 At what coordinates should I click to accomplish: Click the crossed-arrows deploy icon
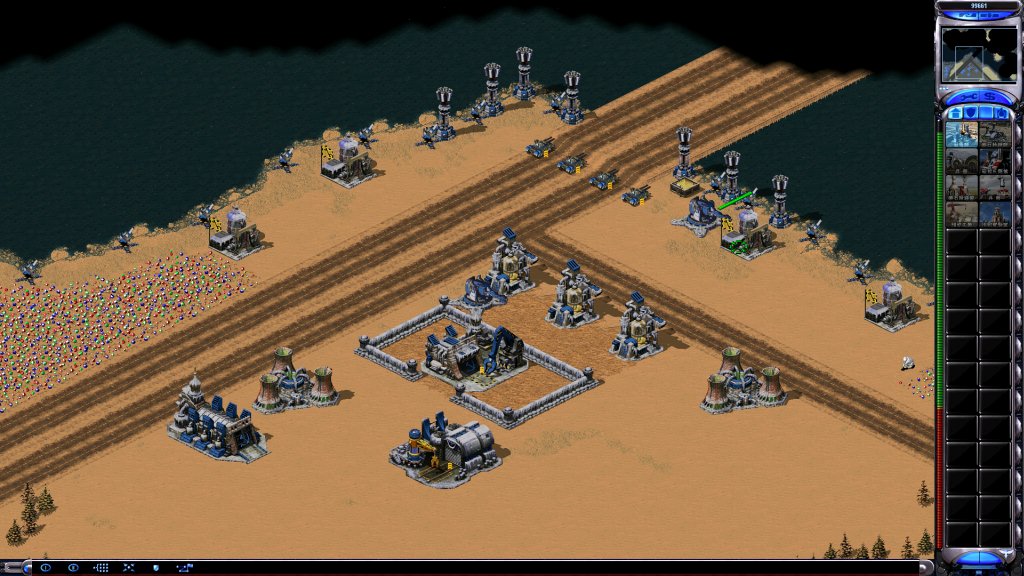pos(128,568)
